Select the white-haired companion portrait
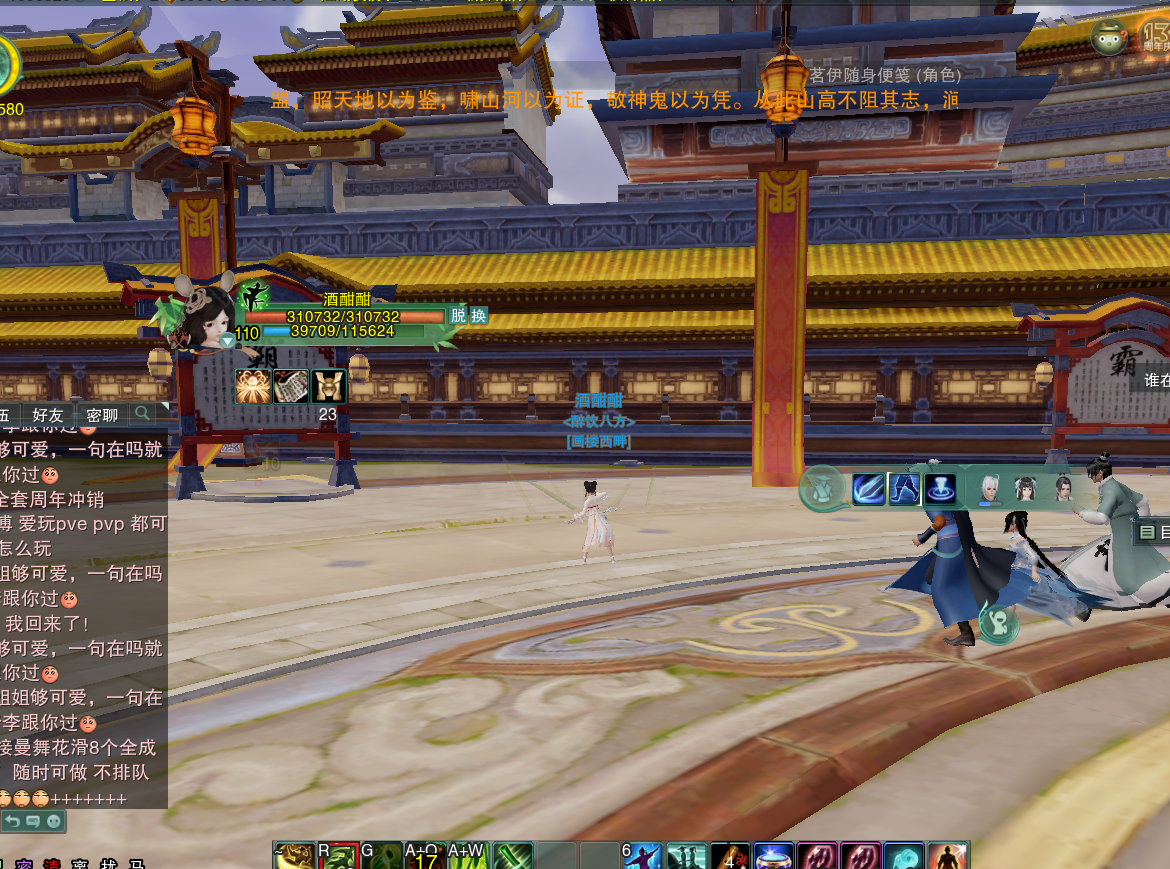This screenshot has height=869, width=1170. click(990, 489)
